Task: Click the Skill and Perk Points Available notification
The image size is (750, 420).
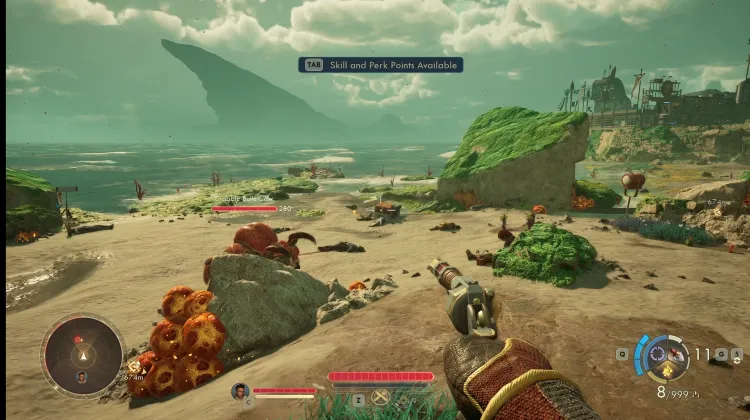Action: tap(380, 65)
